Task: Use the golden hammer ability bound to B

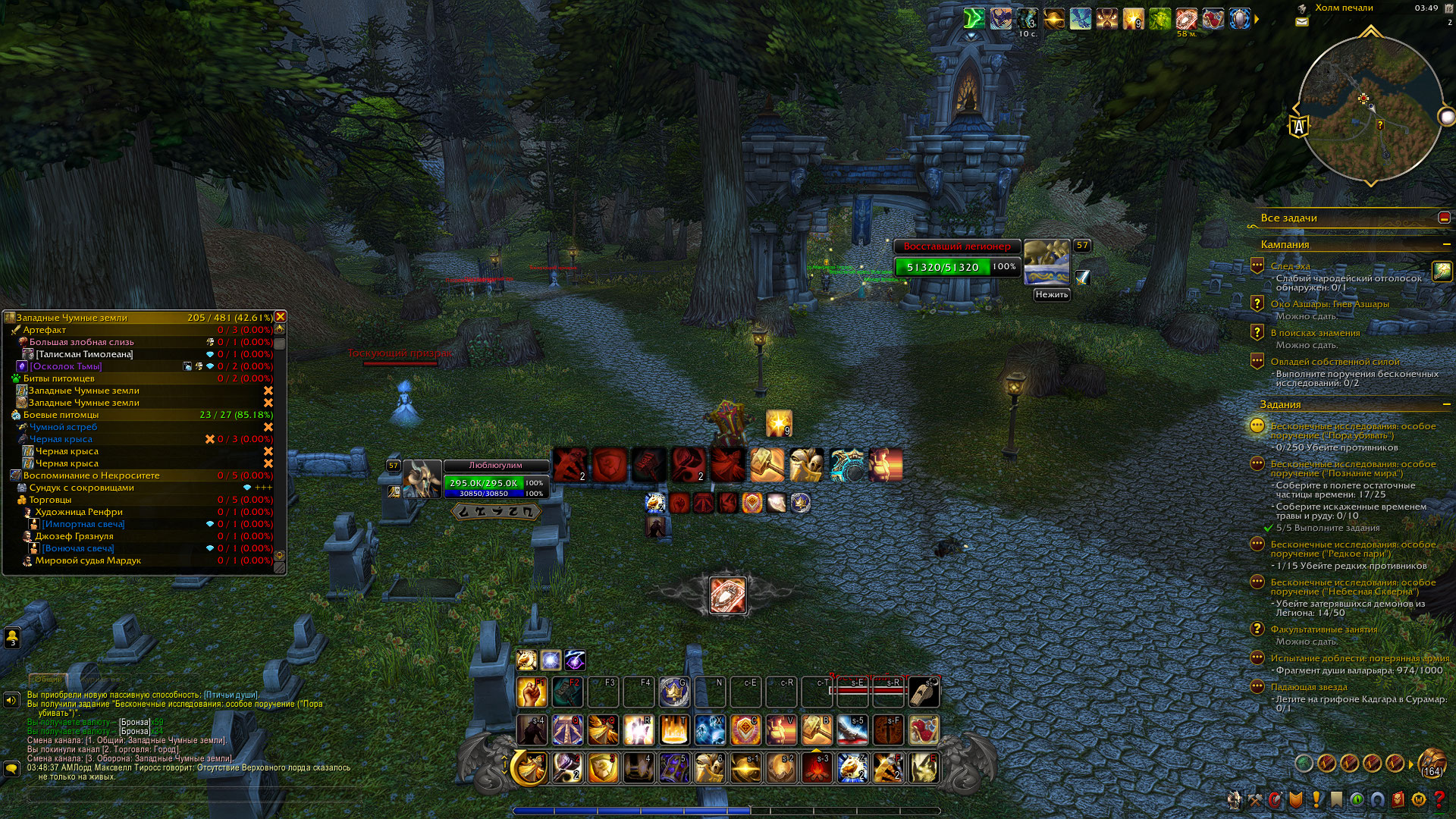Action: click(817, 730)
